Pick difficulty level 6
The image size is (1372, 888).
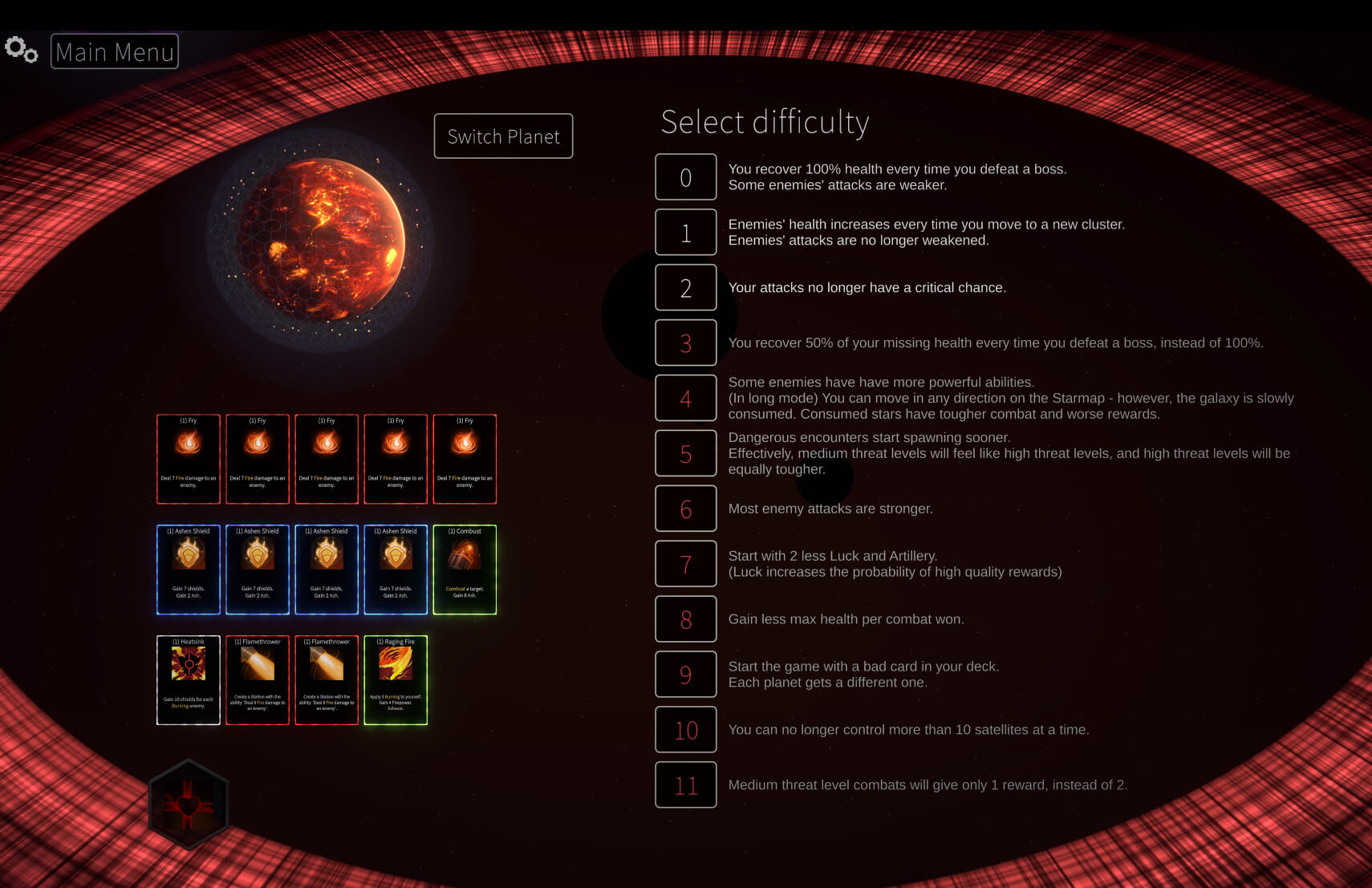[x=685, y=509]
